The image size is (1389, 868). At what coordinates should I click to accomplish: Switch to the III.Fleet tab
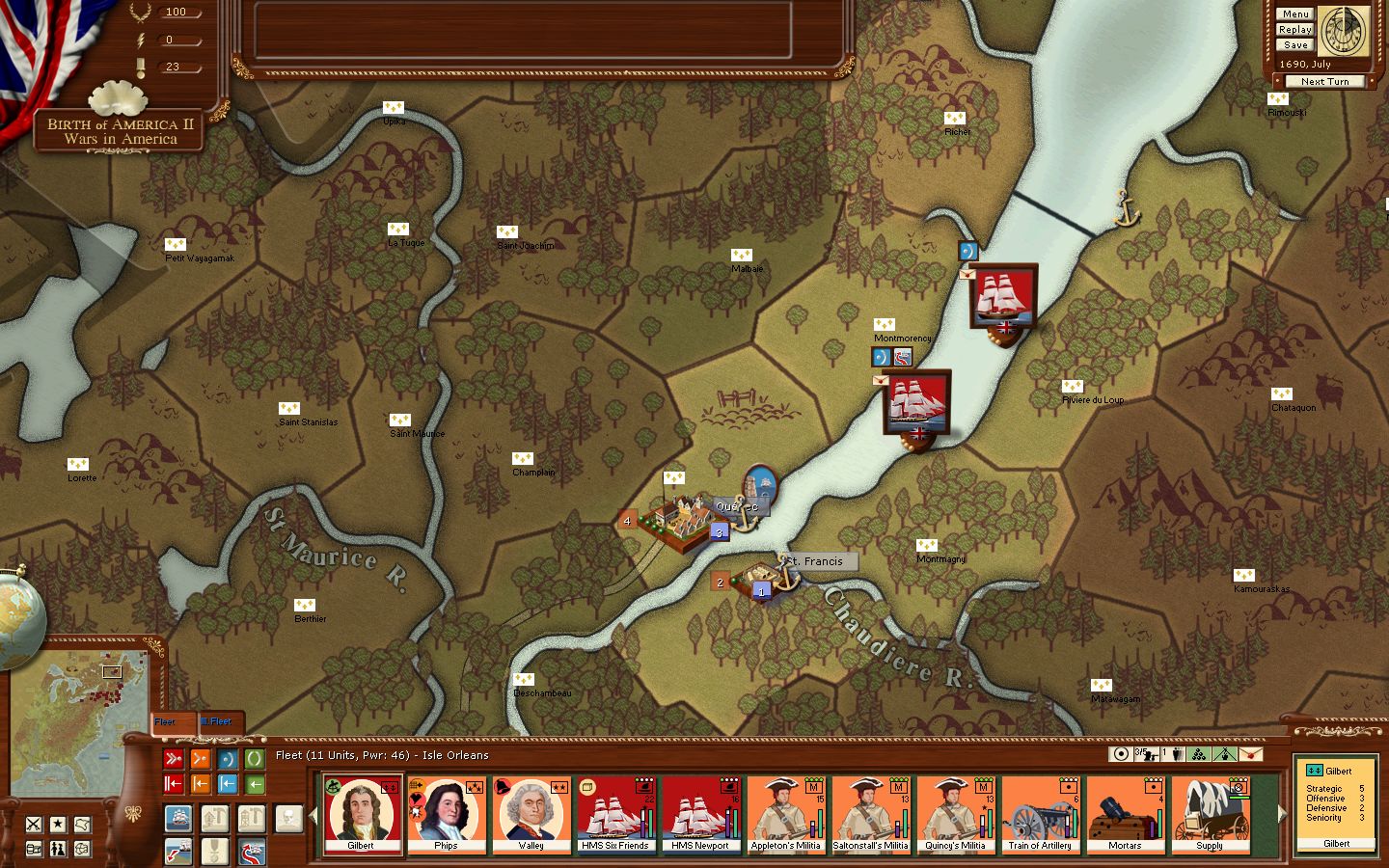point(216,721)
